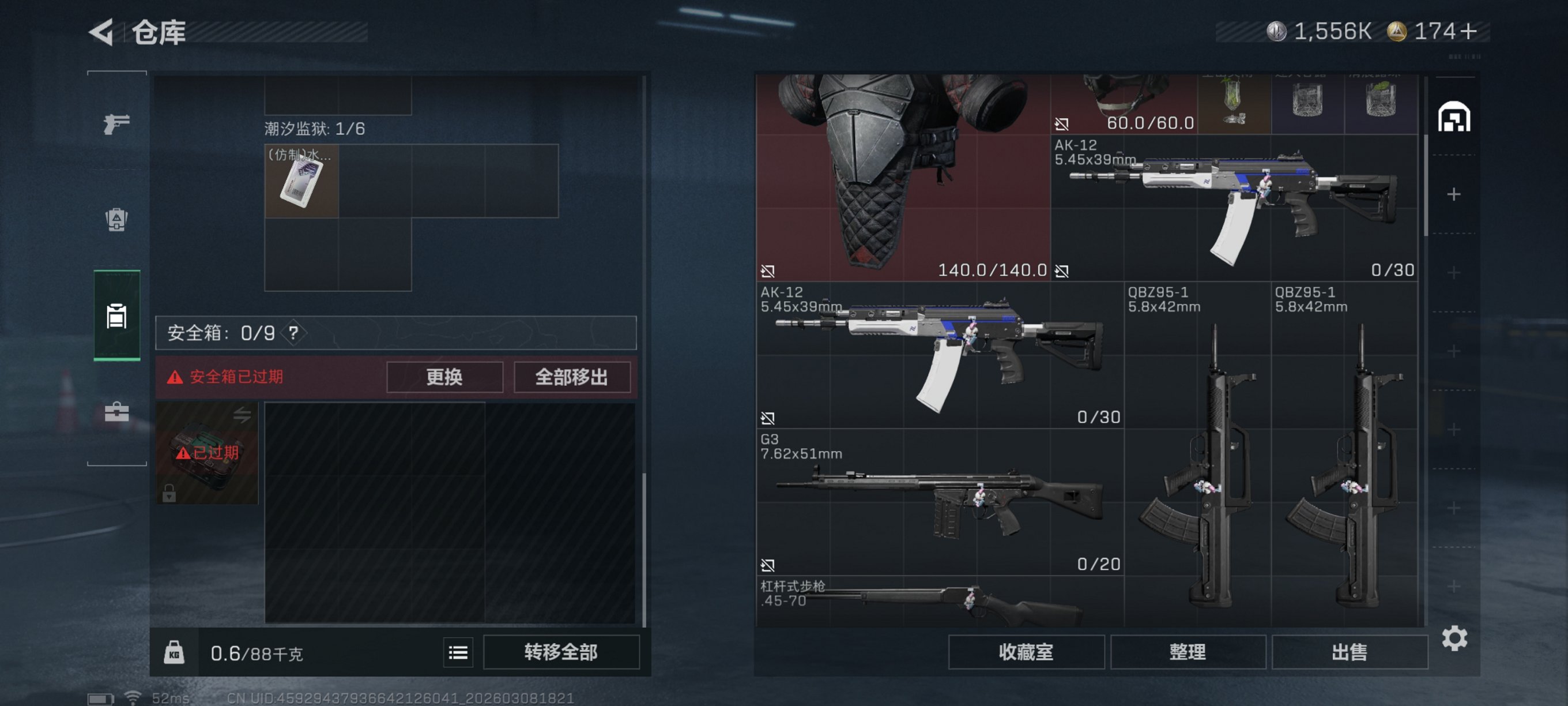
Task: Switch to the backpack tab in the sidebar
Action: click(x=116, y=221)
